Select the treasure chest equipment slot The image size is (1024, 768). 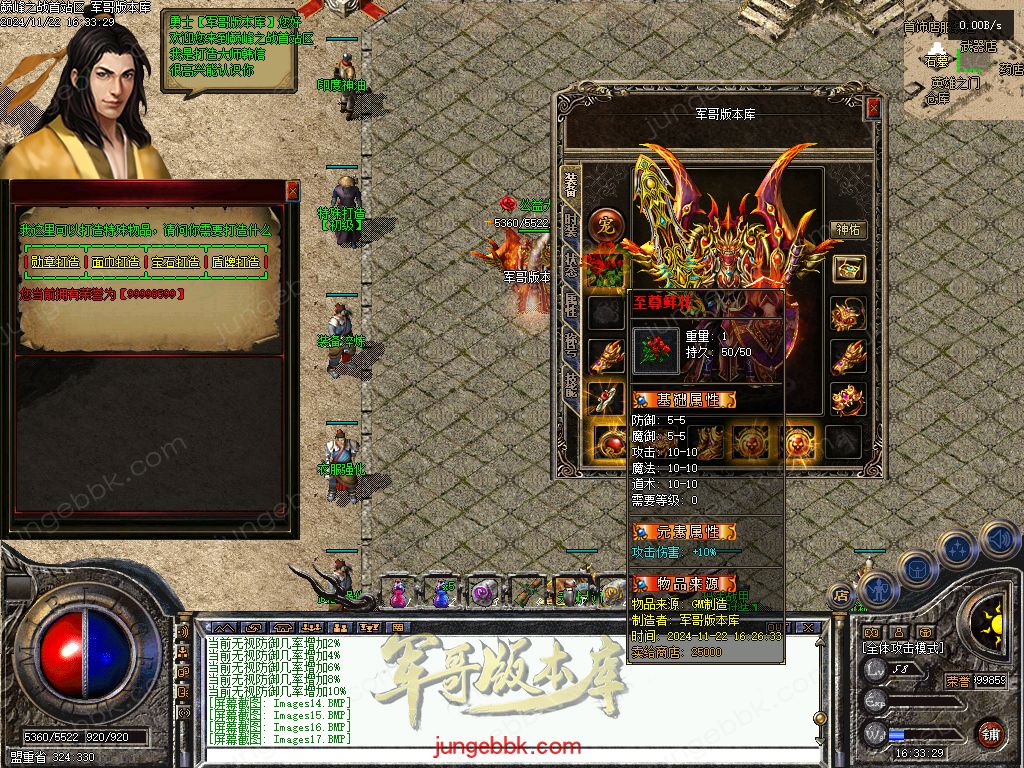tap(848, 268)
